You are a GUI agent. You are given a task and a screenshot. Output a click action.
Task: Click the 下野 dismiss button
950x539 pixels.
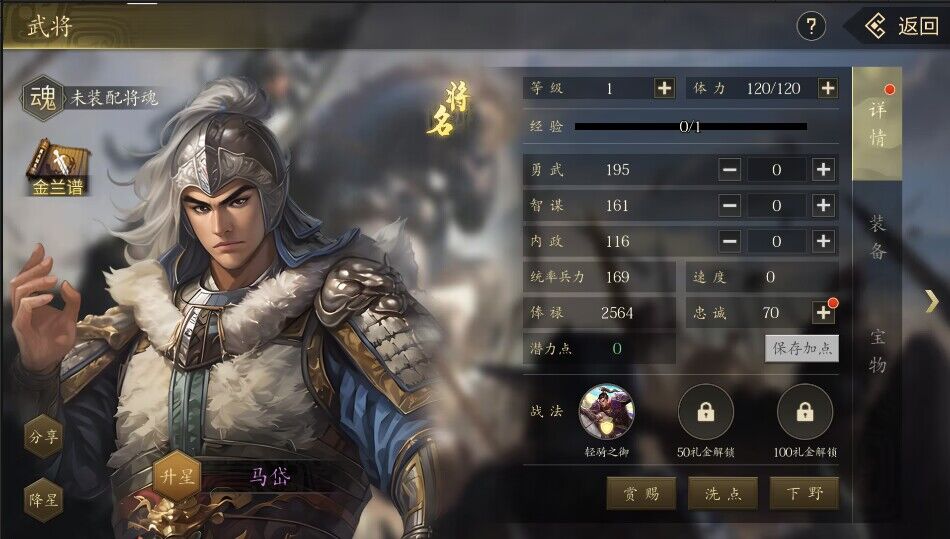tap(803, 493)
